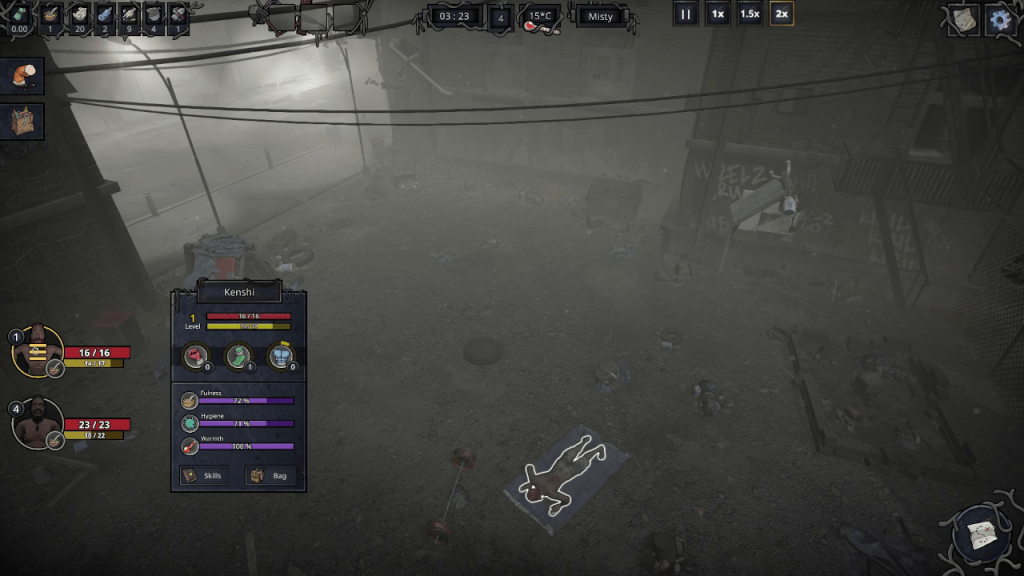1024x576 pixels.
Task: Select Kenshi's portrait numbered 1
Action: [38, 349]
